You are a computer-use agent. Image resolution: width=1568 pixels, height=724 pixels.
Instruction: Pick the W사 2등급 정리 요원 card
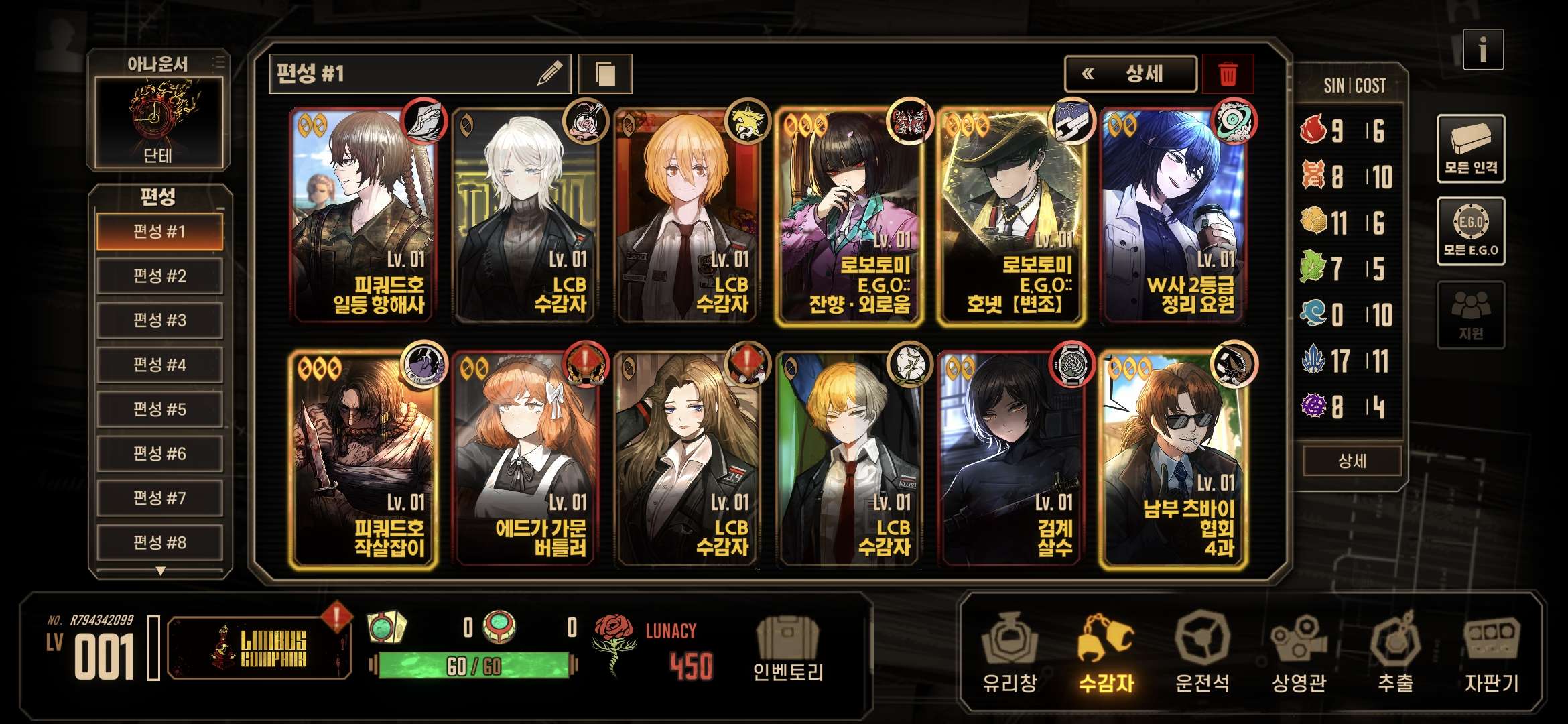click(x=1174, y=215)
